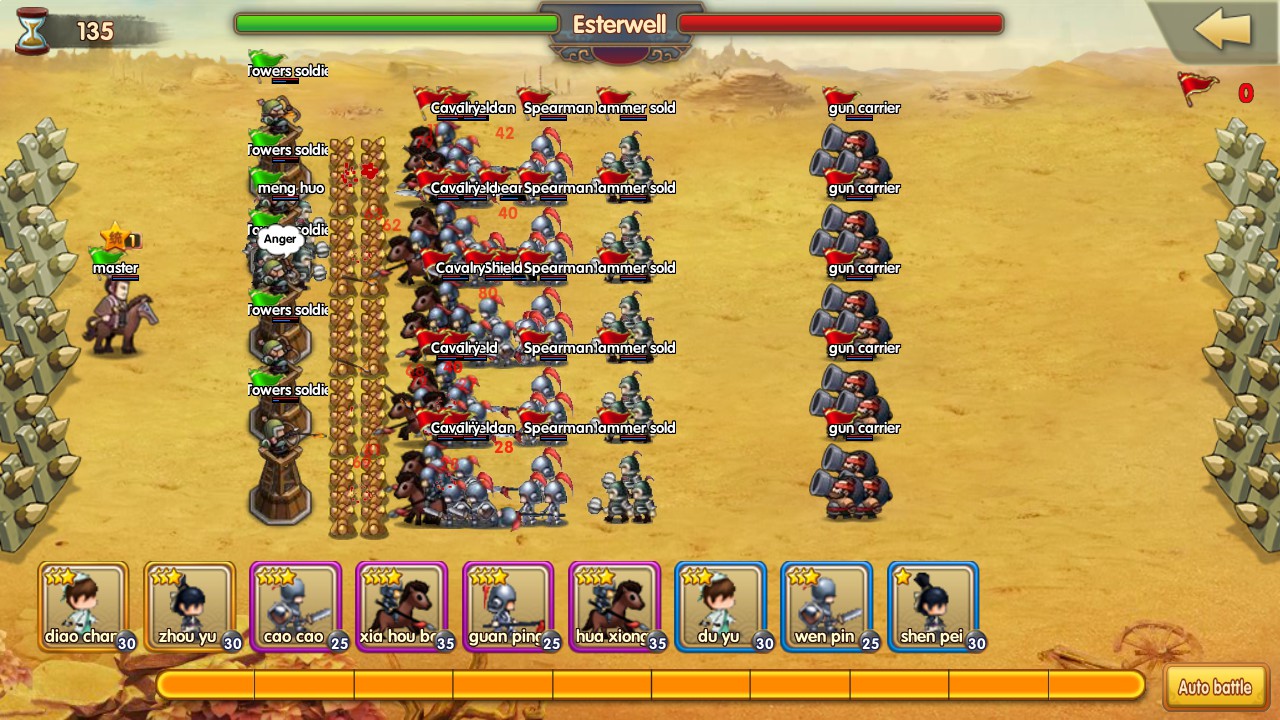Image resolution: width=1280 pixels, height=720 pixels.
Task: Select the diao chan hero card
Action: click(x=84, y=605)
